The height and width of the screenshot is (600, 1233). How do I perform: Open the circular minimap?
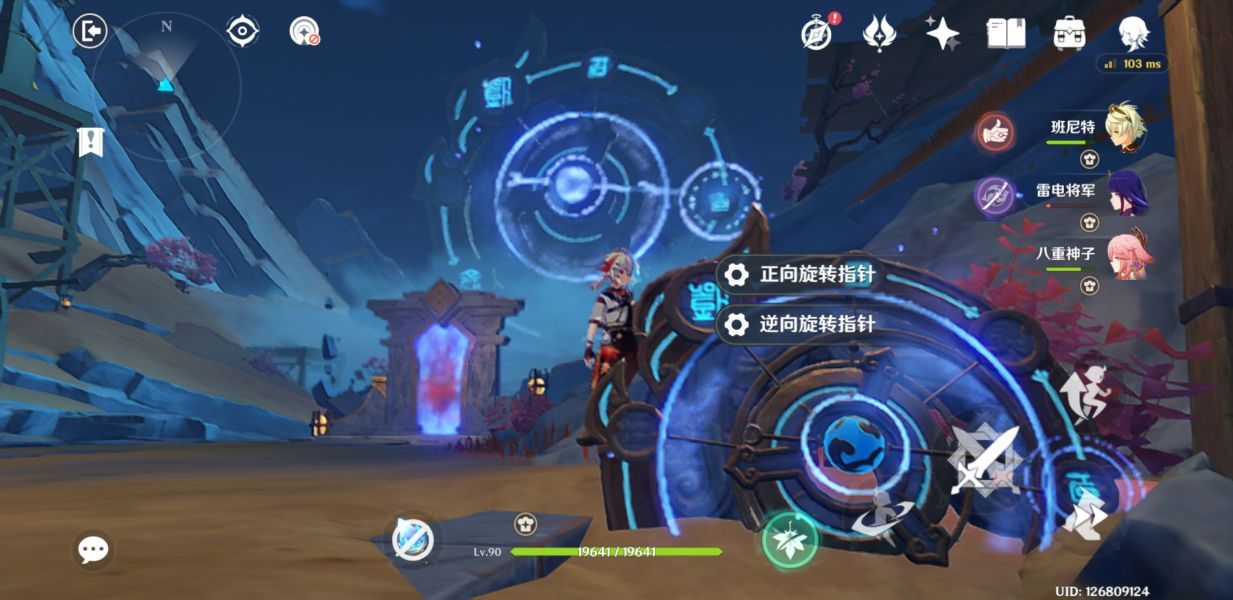point(166,85)
